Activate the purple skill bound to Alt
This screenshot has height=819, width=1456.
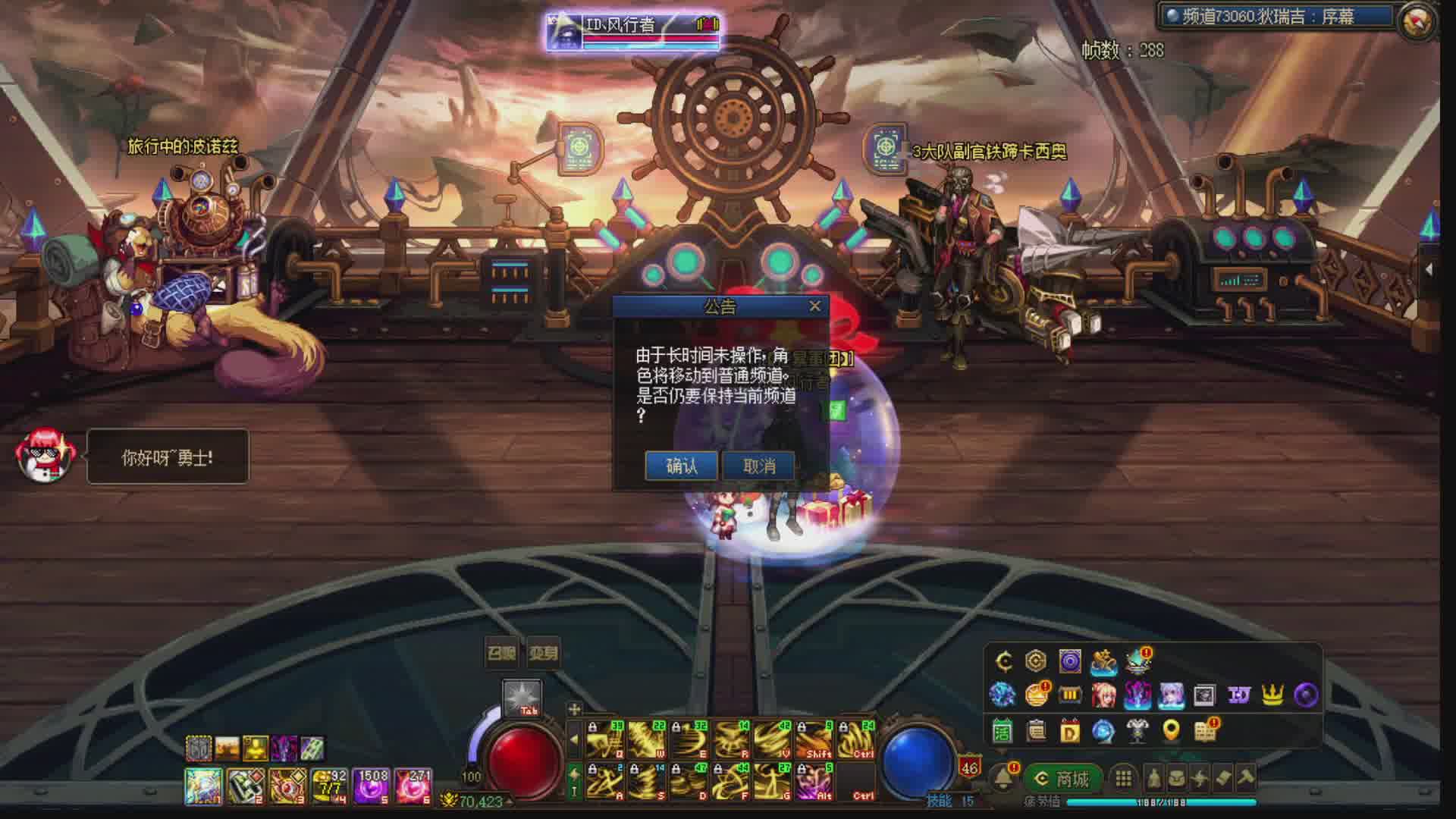(x=814, y=781)
